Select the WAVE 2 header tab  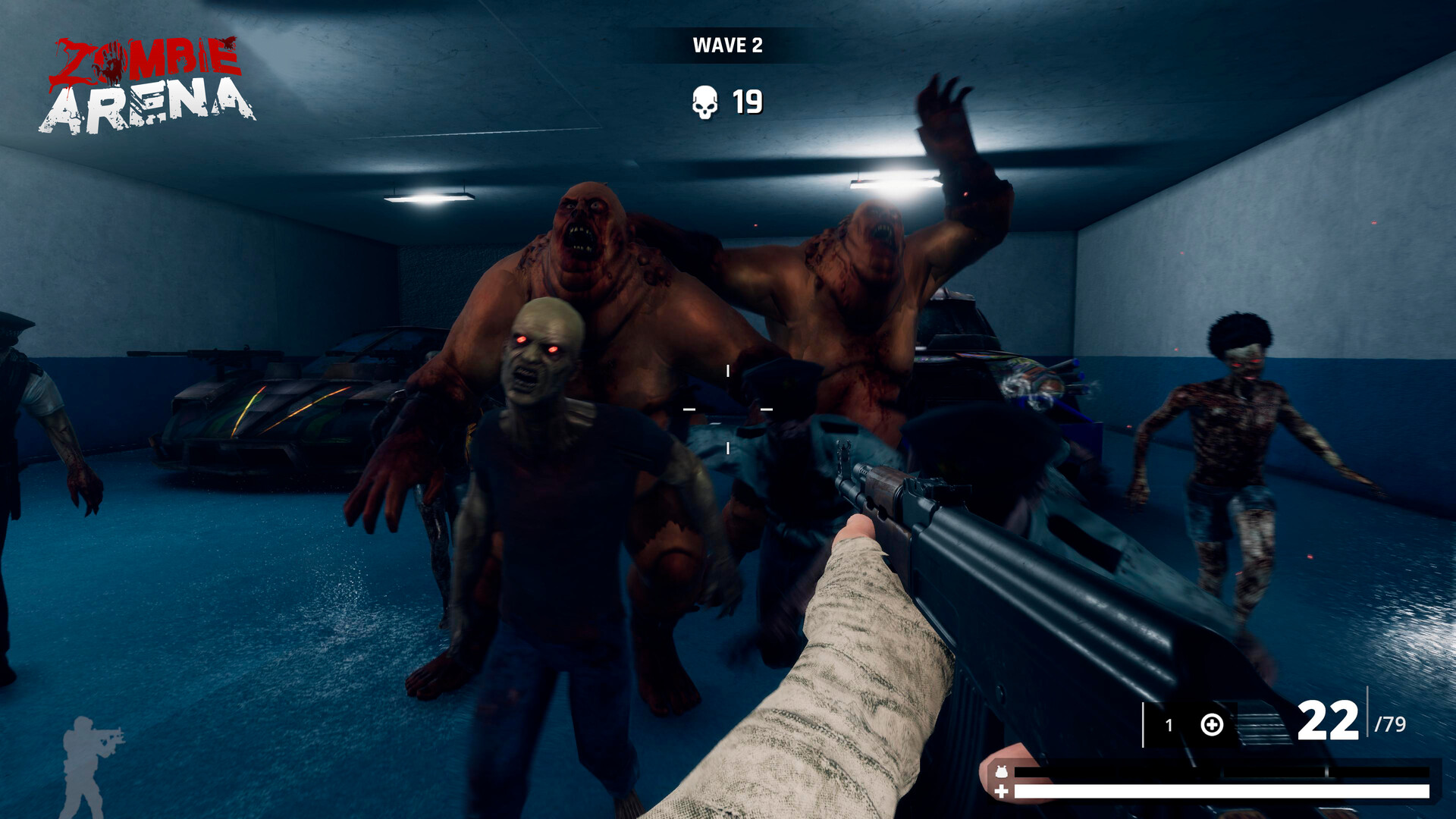click(x=727, y=44)
